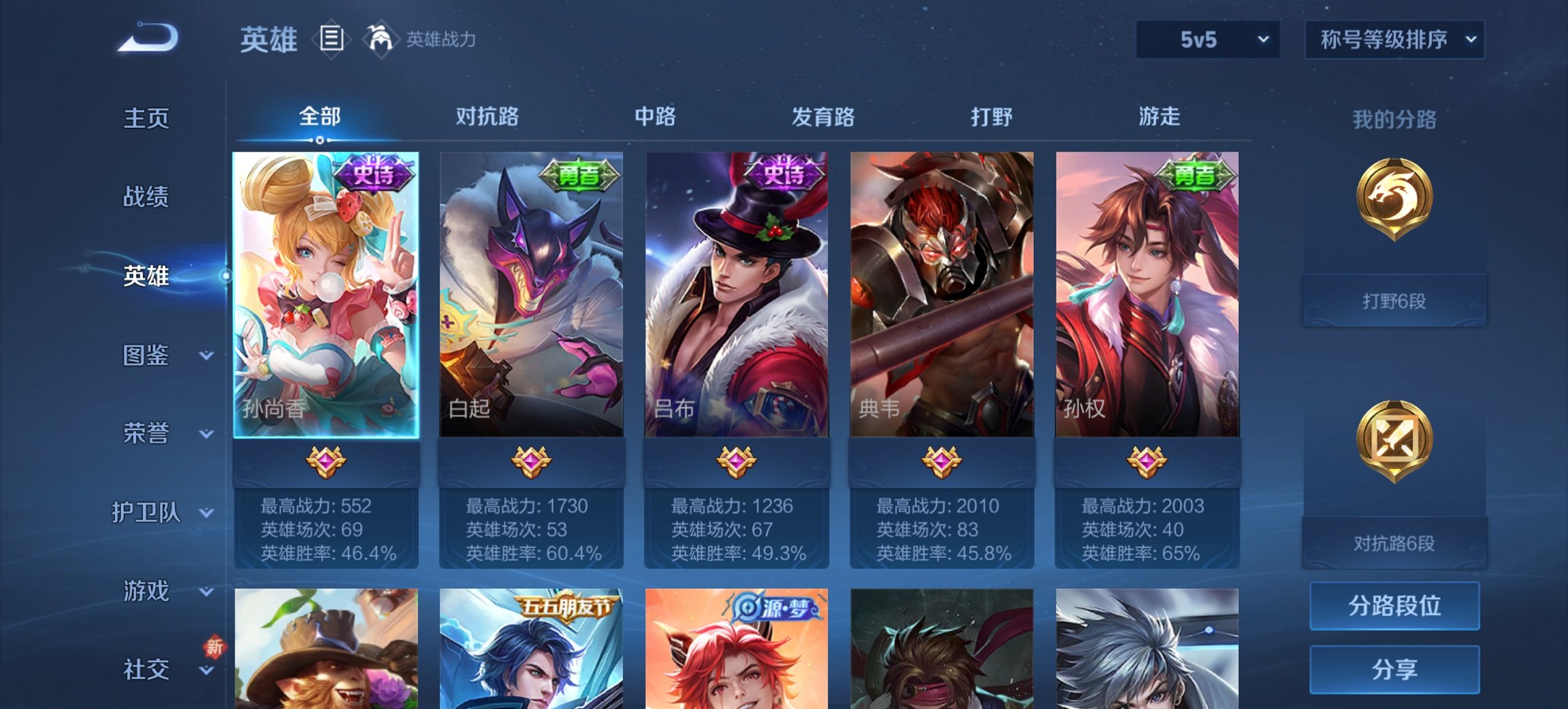Open the 5v5 mode dropdown

(x=1206, y=40)
